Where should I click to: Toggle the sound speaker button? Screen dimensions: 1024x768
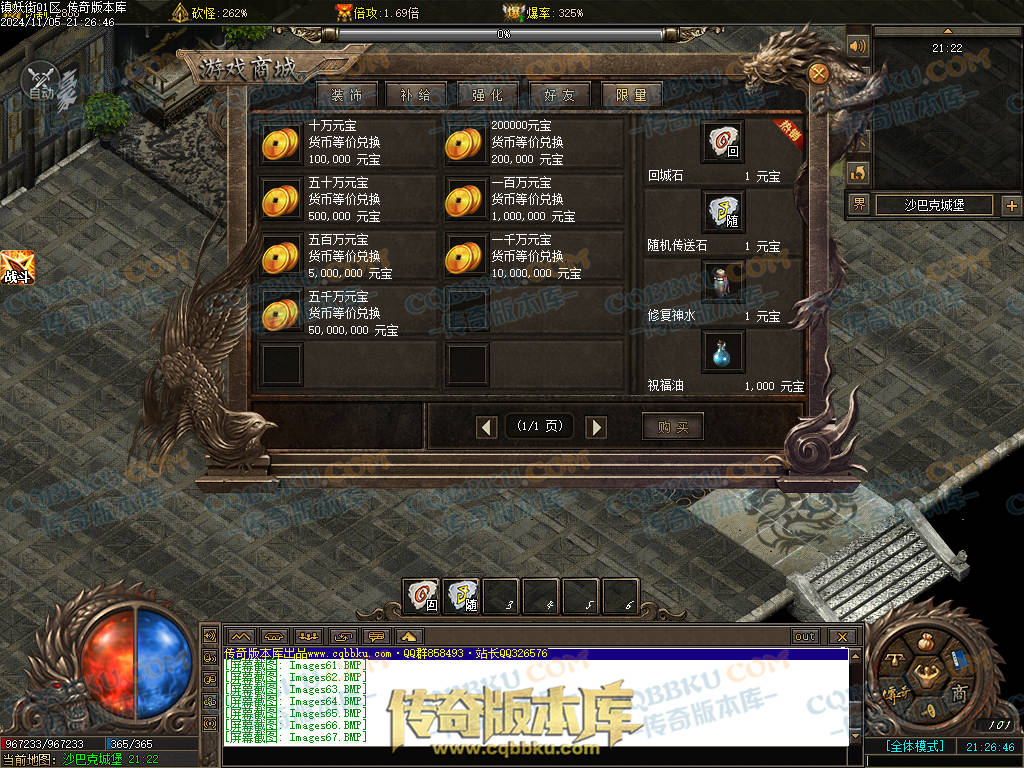[858, 46]
